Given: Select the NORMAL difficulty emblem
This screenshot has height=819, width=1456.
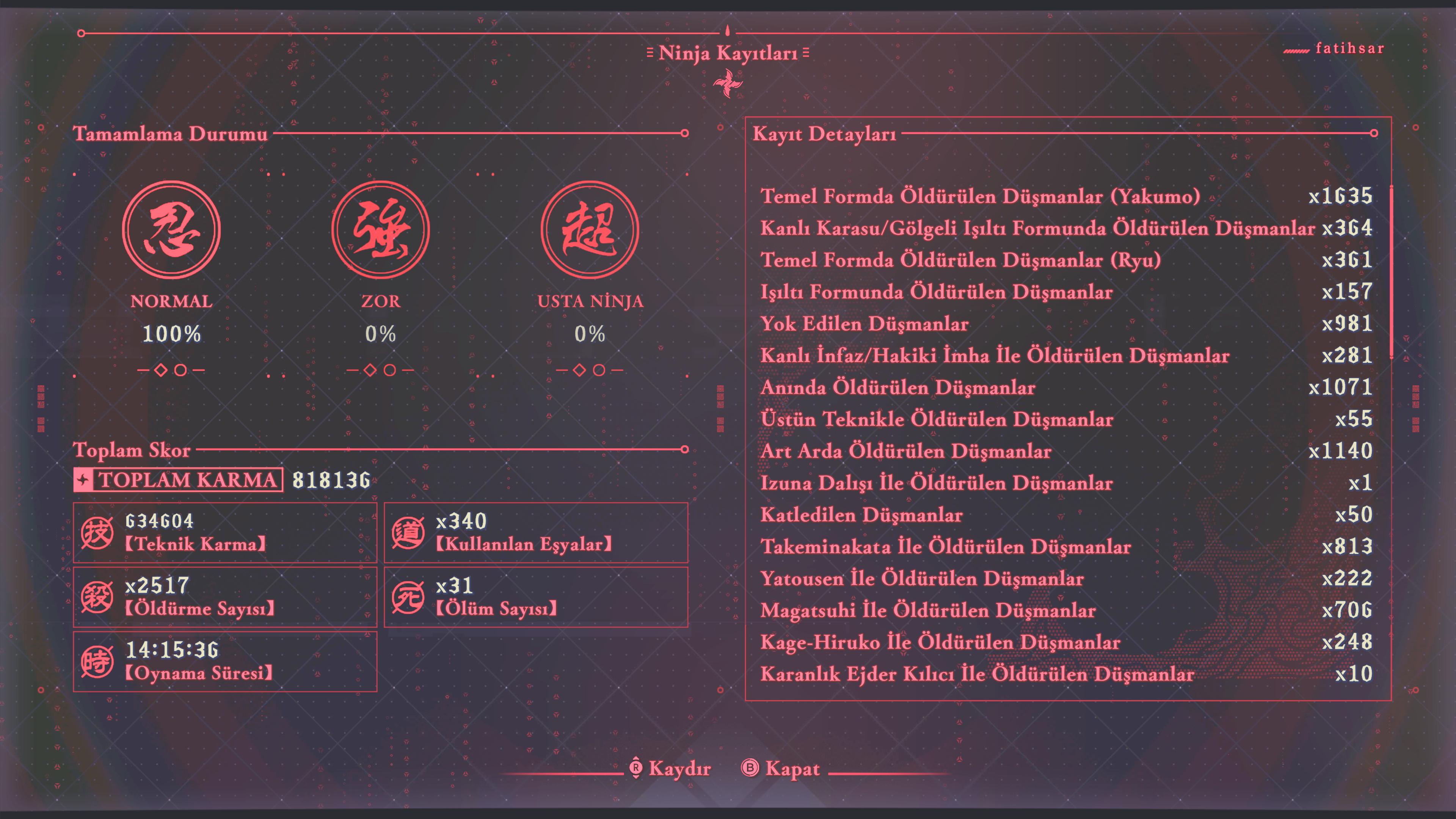Looking at the screenshot, I should click(171, 229).
